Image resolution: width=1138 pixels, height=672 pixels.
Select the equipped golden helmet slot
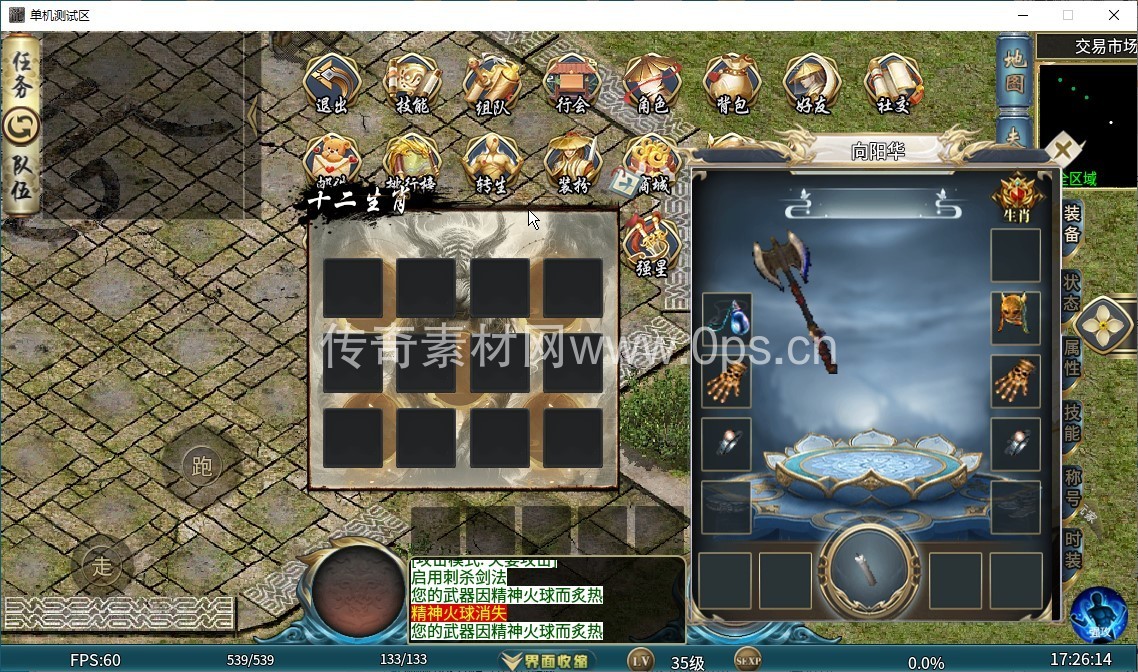(x=1015, y=317)
